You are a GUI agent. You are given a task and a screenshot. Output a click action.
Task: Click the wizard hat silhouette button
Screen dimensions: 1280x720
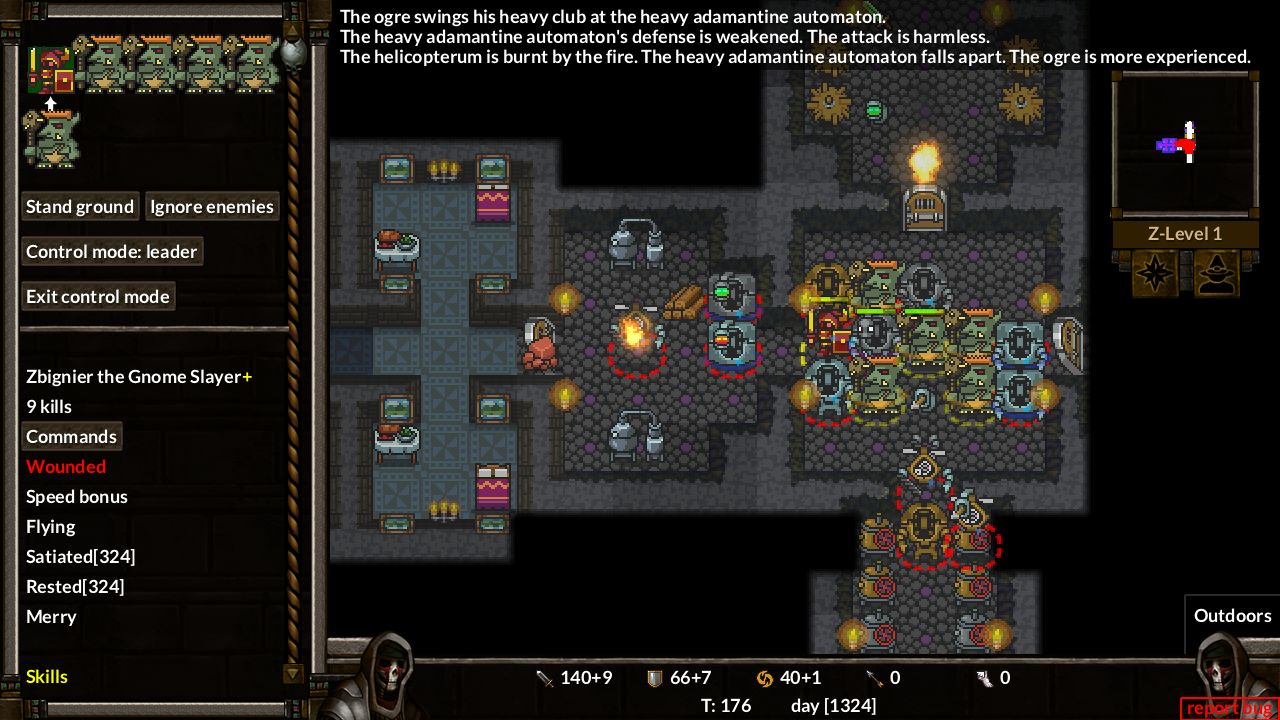[x=1216, y=273]
